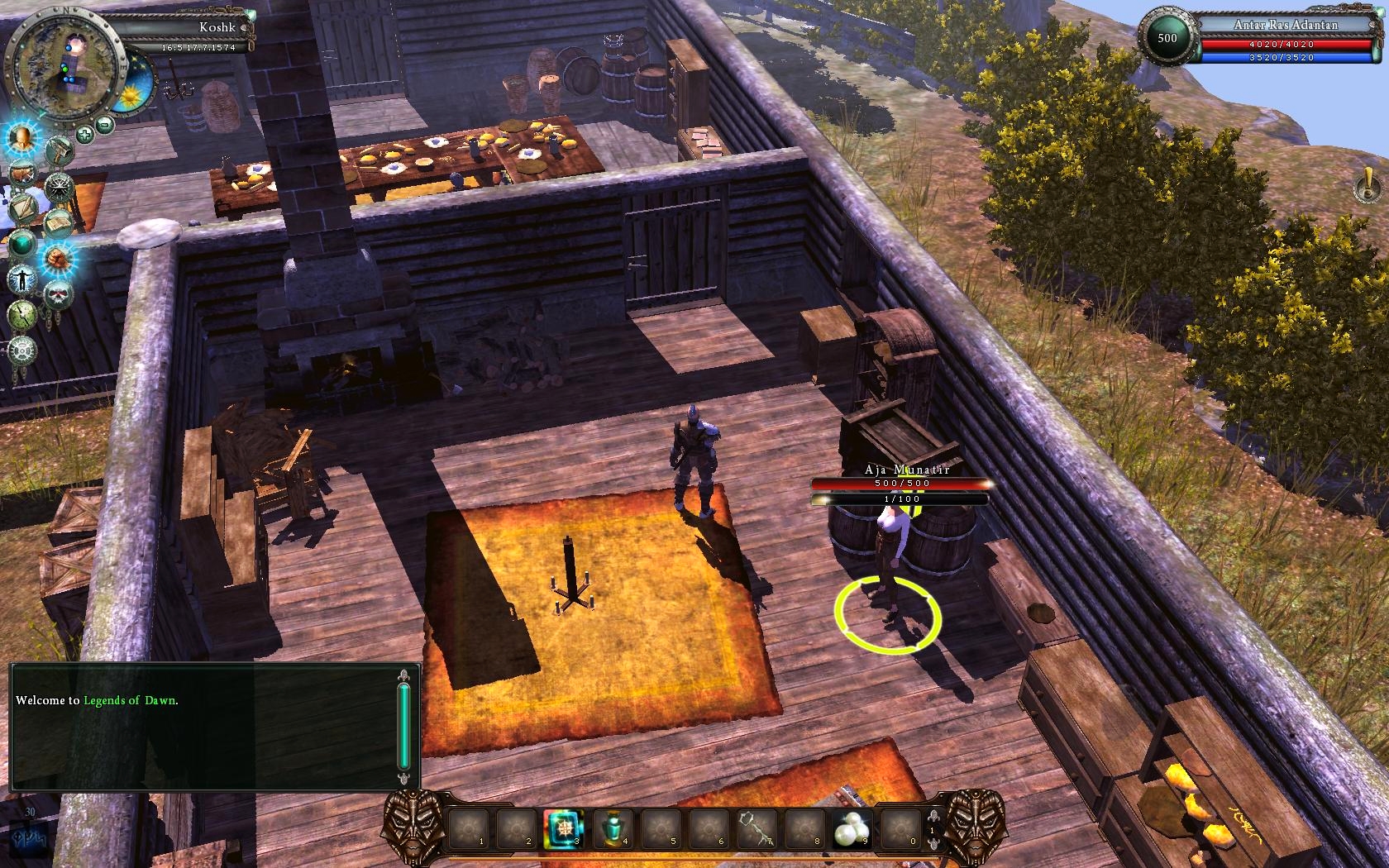Click the red-eyed skull icon
Image resolution: width=1389 pixels, height=868 pixels.
[58, 294]
